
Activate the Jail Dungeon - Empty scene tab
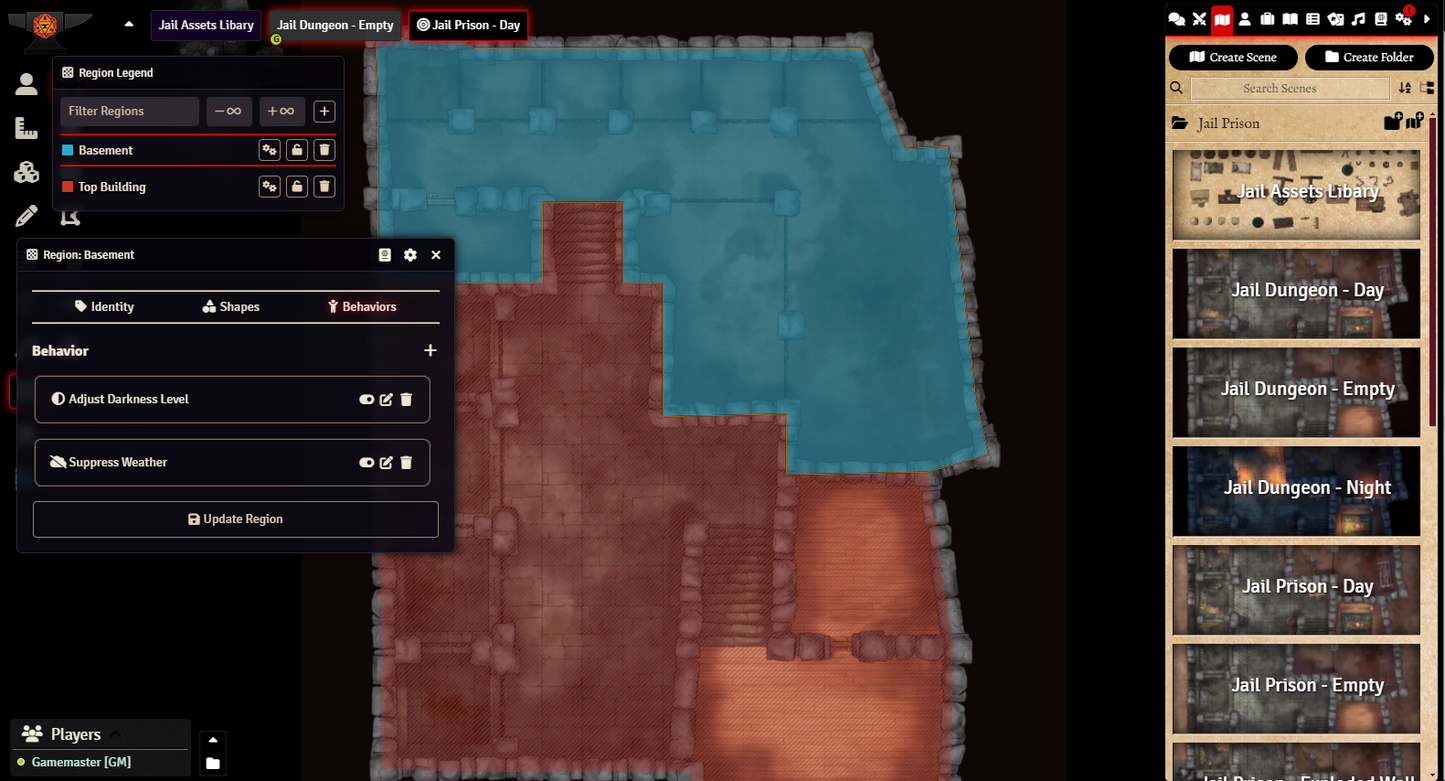tap(334, 24)
